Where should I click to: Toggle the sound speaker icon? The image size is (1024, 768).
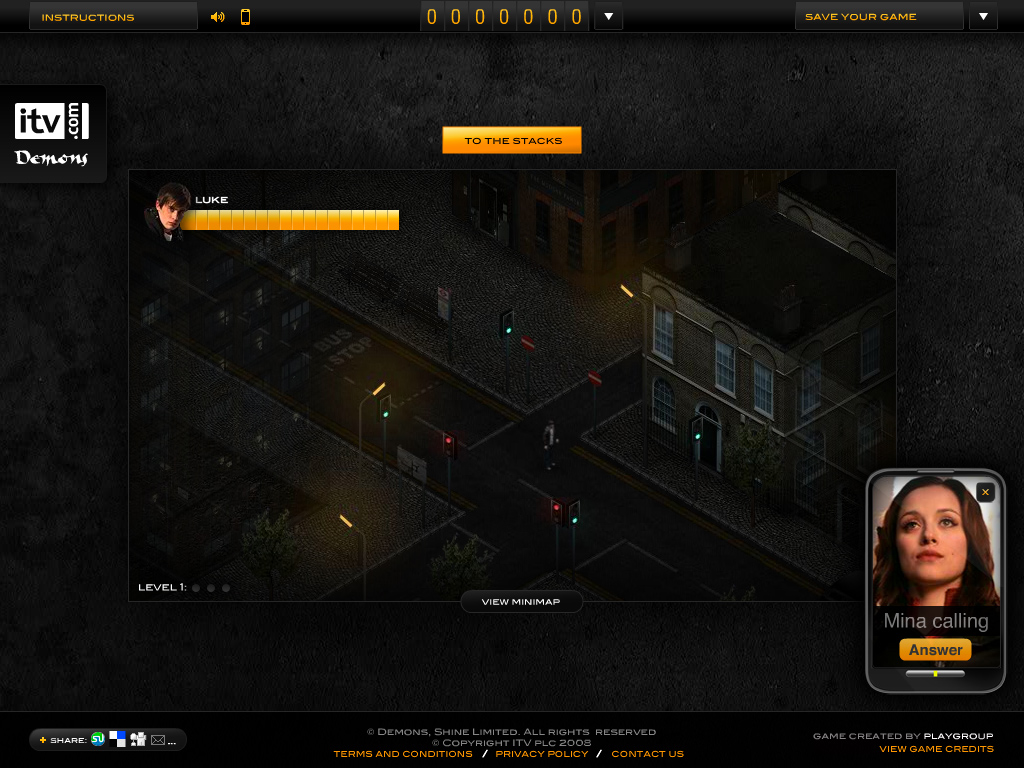tap(218, 17)
